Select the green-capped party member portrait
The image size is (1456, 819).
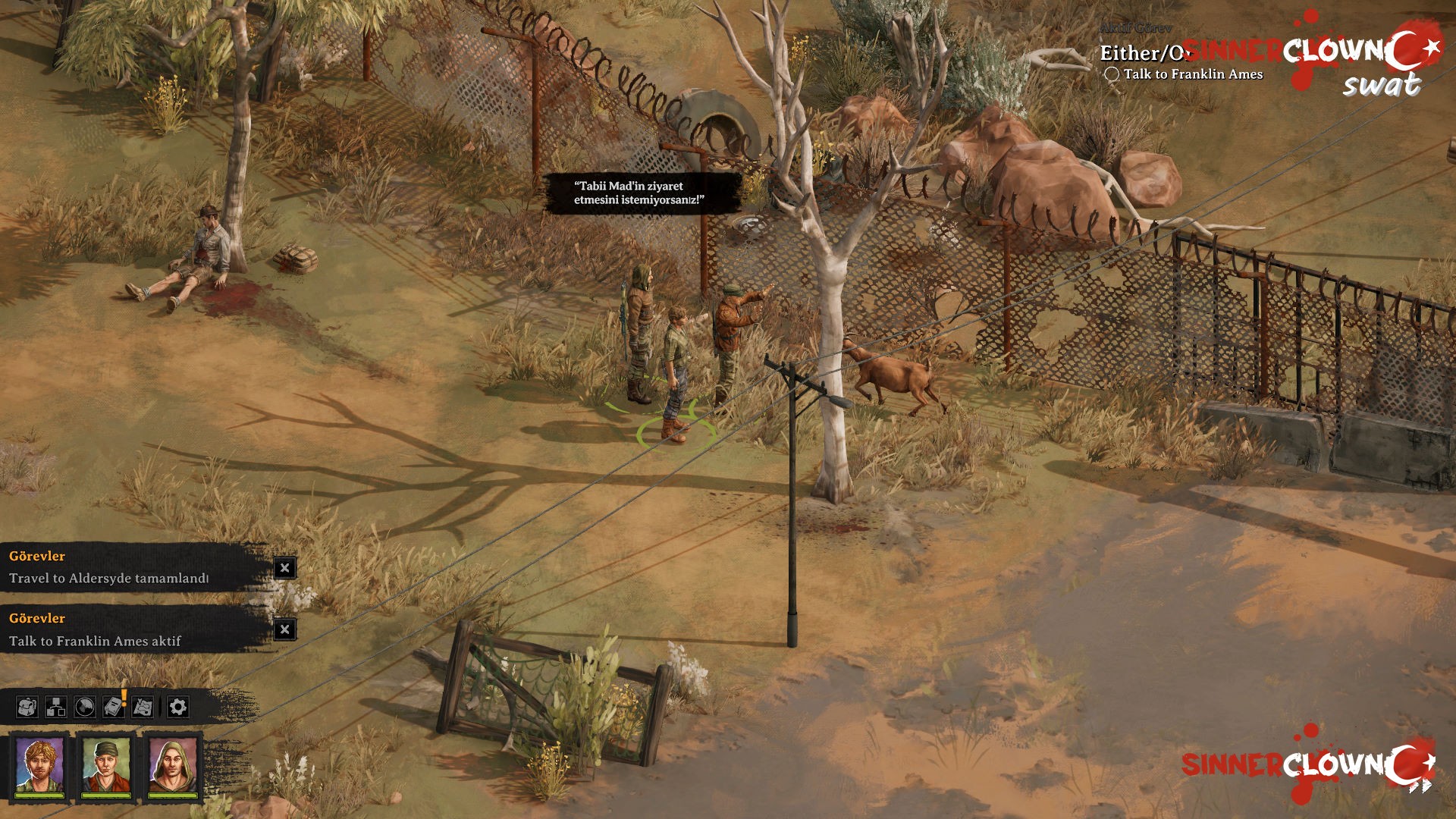[106, 765]
